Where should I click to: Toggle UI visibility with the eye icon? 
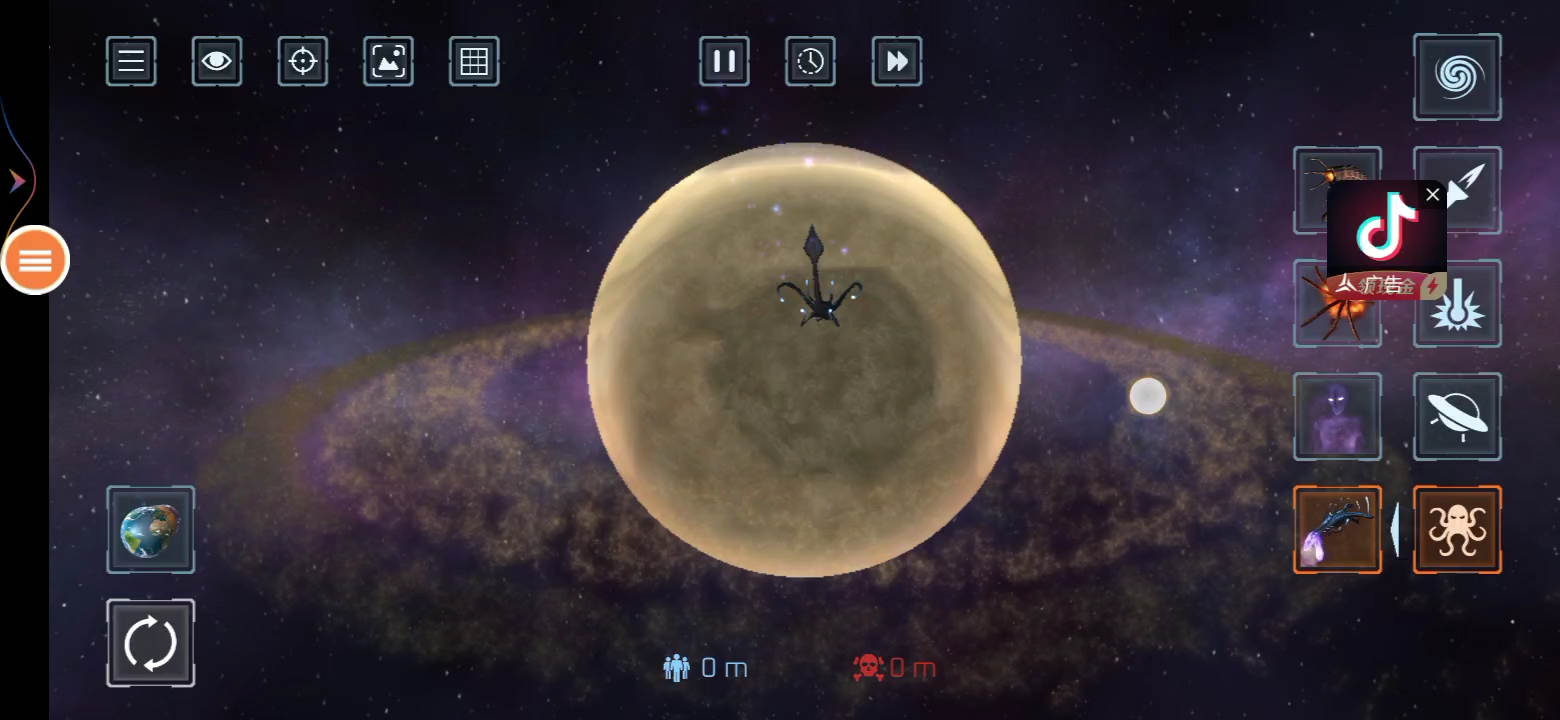coord(216,61)
